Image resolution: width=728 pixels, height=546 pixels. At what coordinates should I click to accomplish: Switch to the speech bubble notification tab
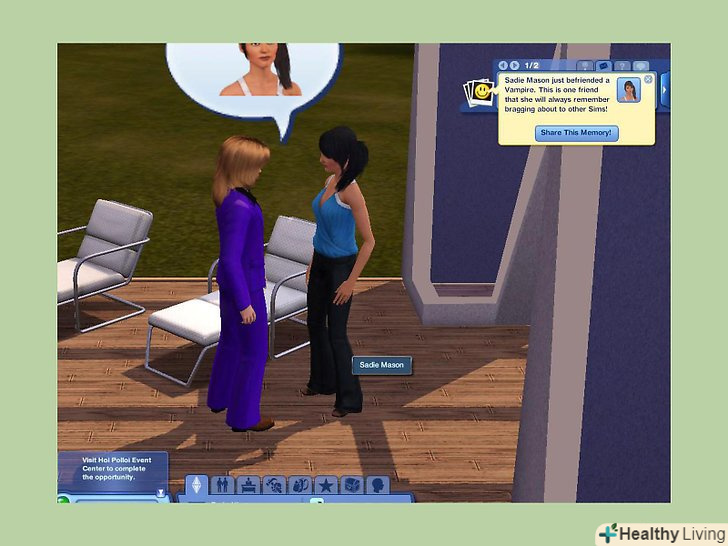[x=641, y=66]
